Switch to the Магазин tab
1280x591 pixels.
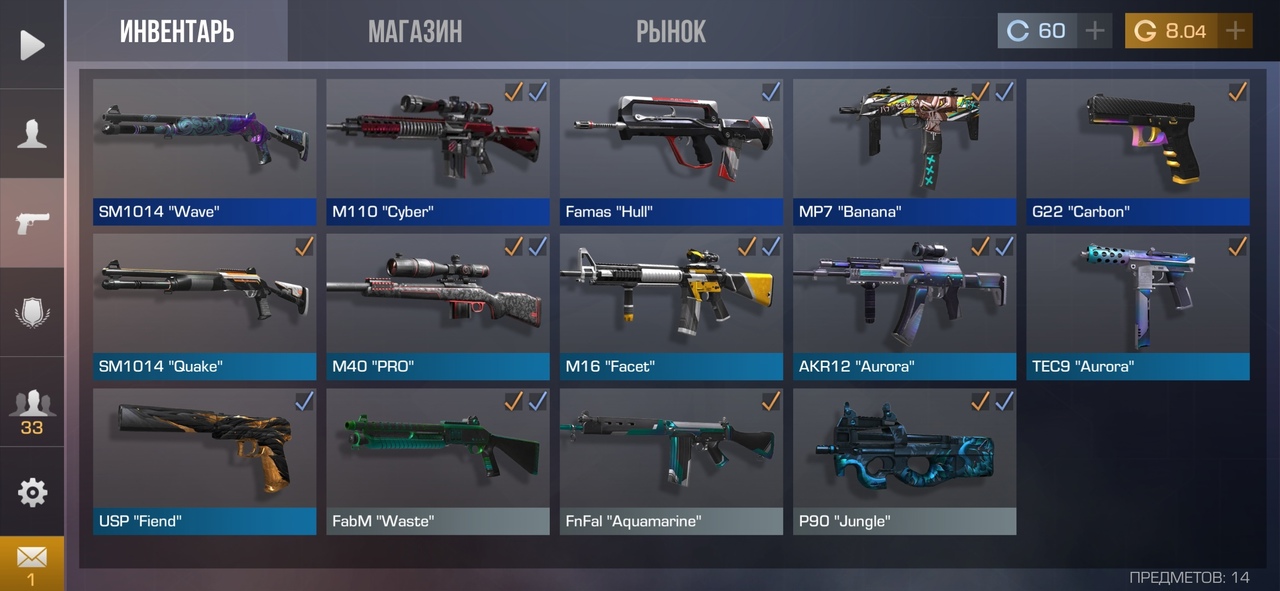(415, 31)
